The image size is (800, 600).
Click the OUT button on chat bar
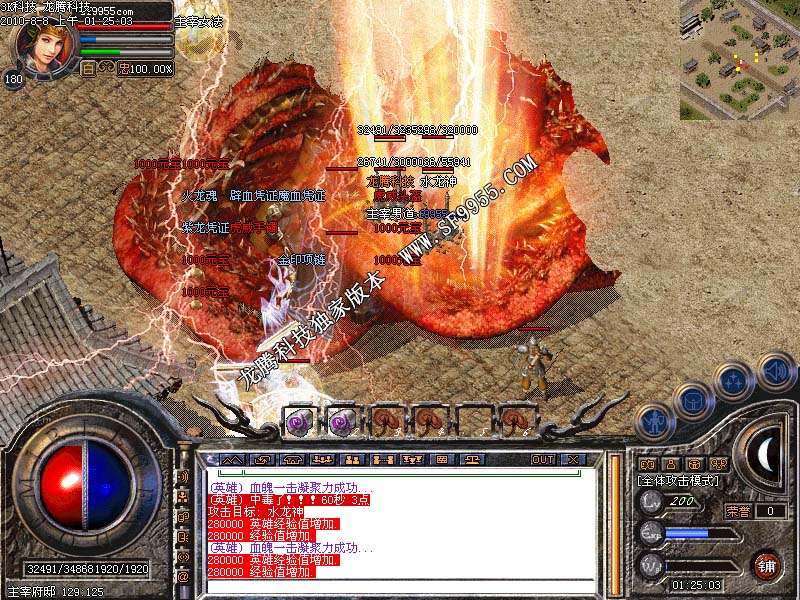coord(542,460)
